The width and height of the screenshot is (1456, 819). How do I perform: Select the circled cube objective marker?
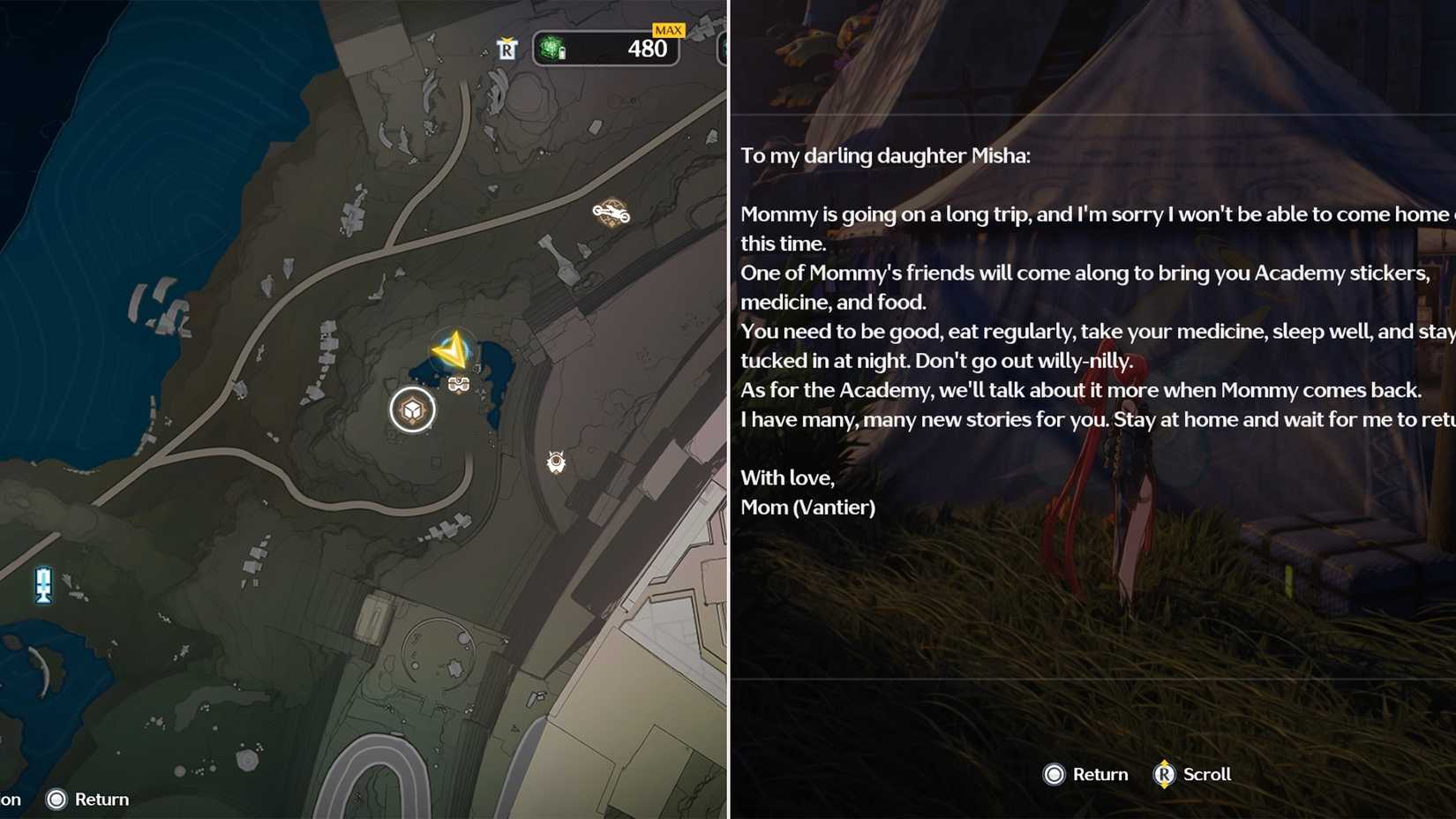pos(411,409)
